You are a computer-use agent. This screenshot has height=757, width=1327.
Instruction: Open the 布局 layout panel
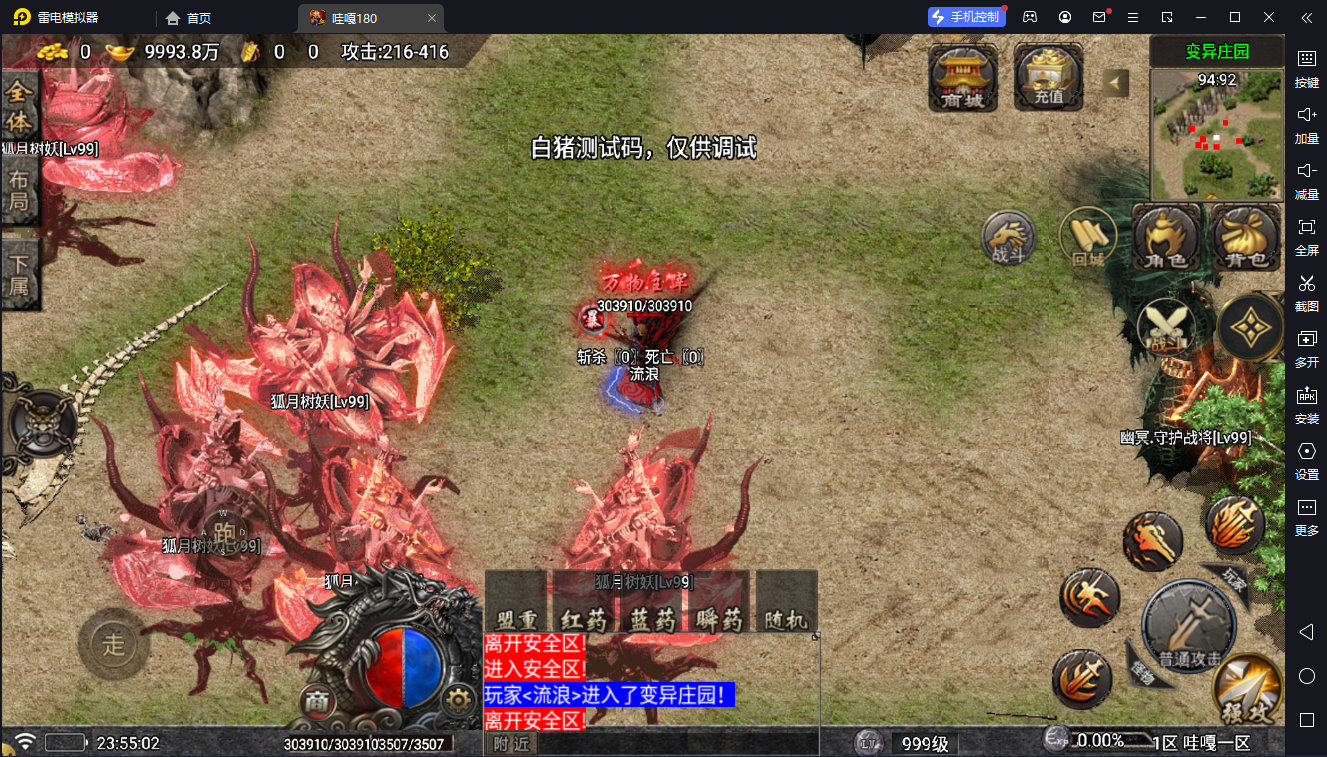coord(20,193)
